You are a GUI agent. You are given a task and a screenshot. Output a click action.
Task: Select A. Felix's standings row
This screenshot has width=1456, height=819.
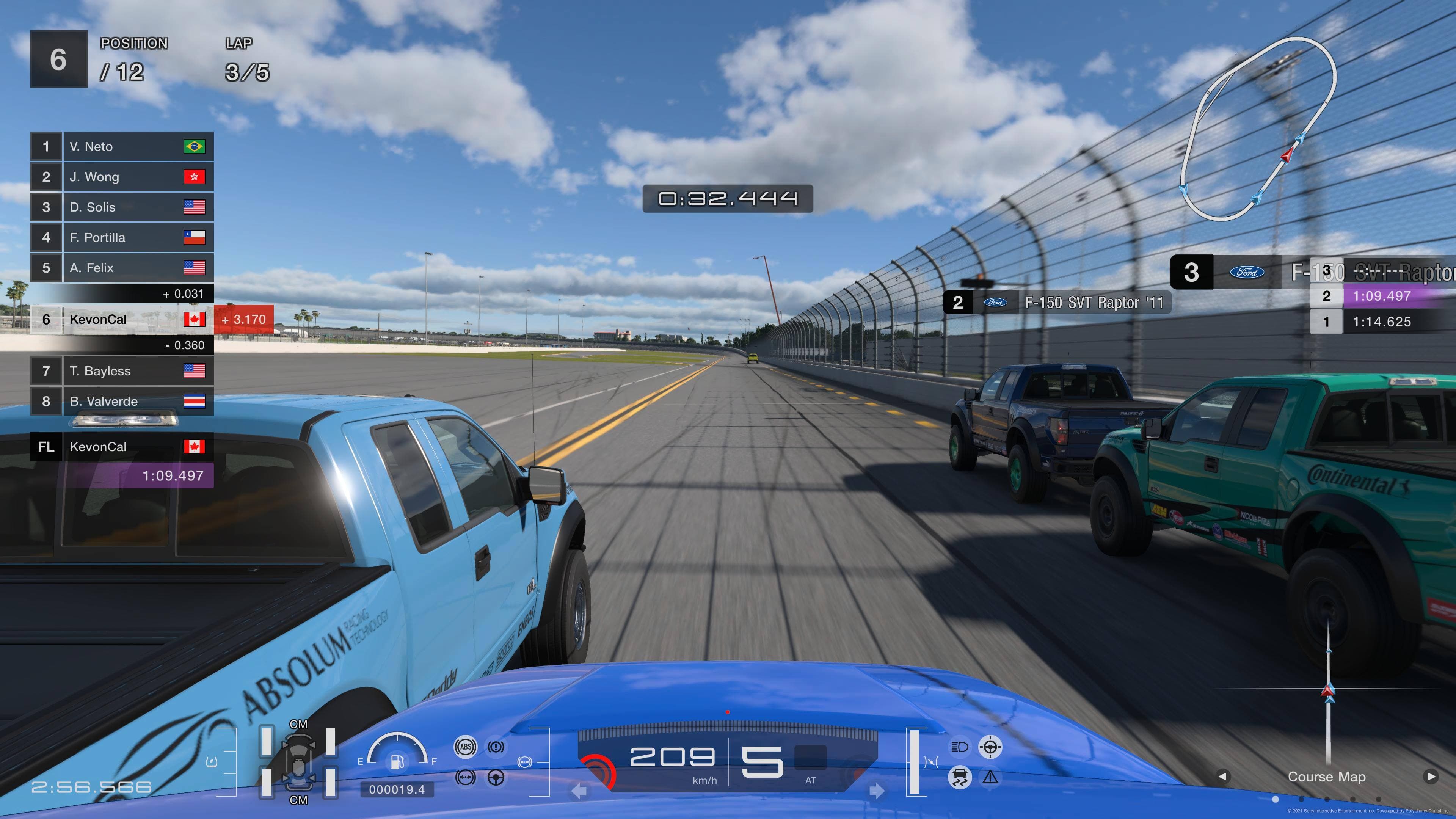tap(122, 268)
